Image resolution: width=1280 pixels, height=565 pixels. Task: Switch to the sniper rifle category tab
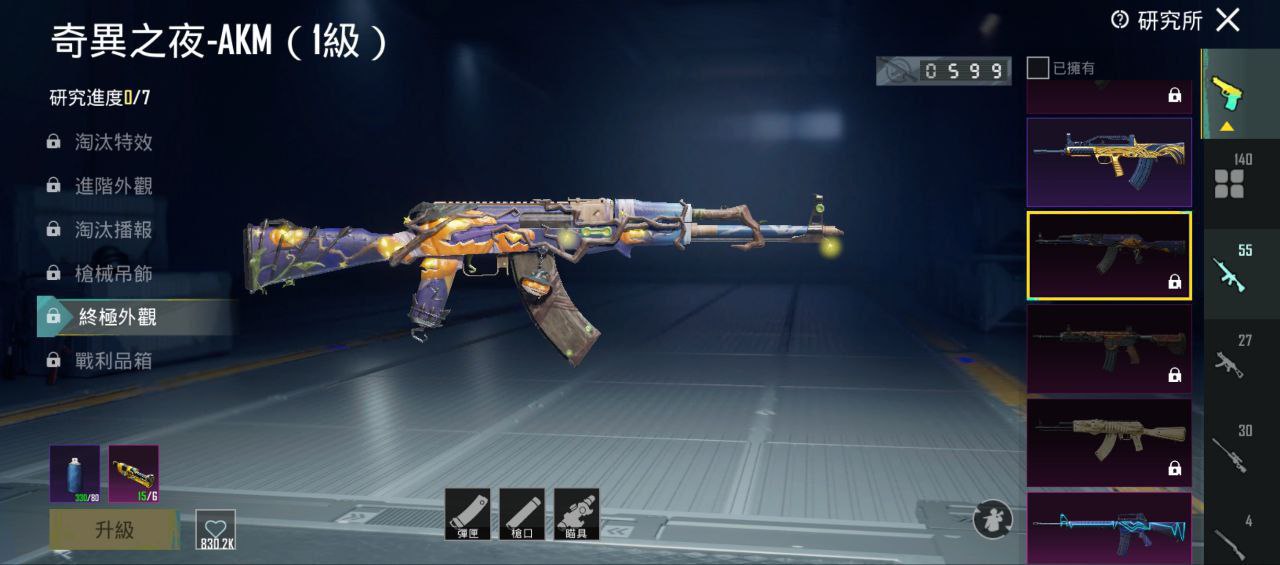click(1237, 445)
